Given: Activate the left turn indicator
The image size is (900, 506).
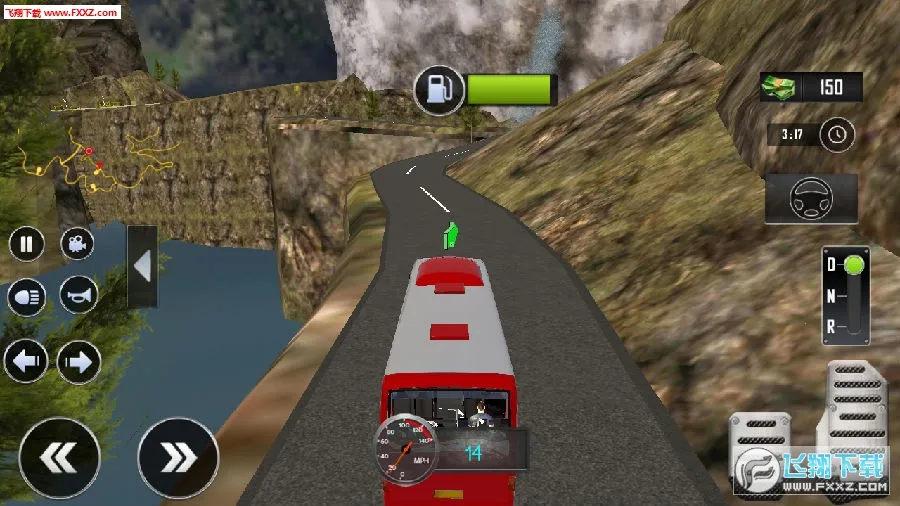Looking at the screenshot, I should [26, 361].
